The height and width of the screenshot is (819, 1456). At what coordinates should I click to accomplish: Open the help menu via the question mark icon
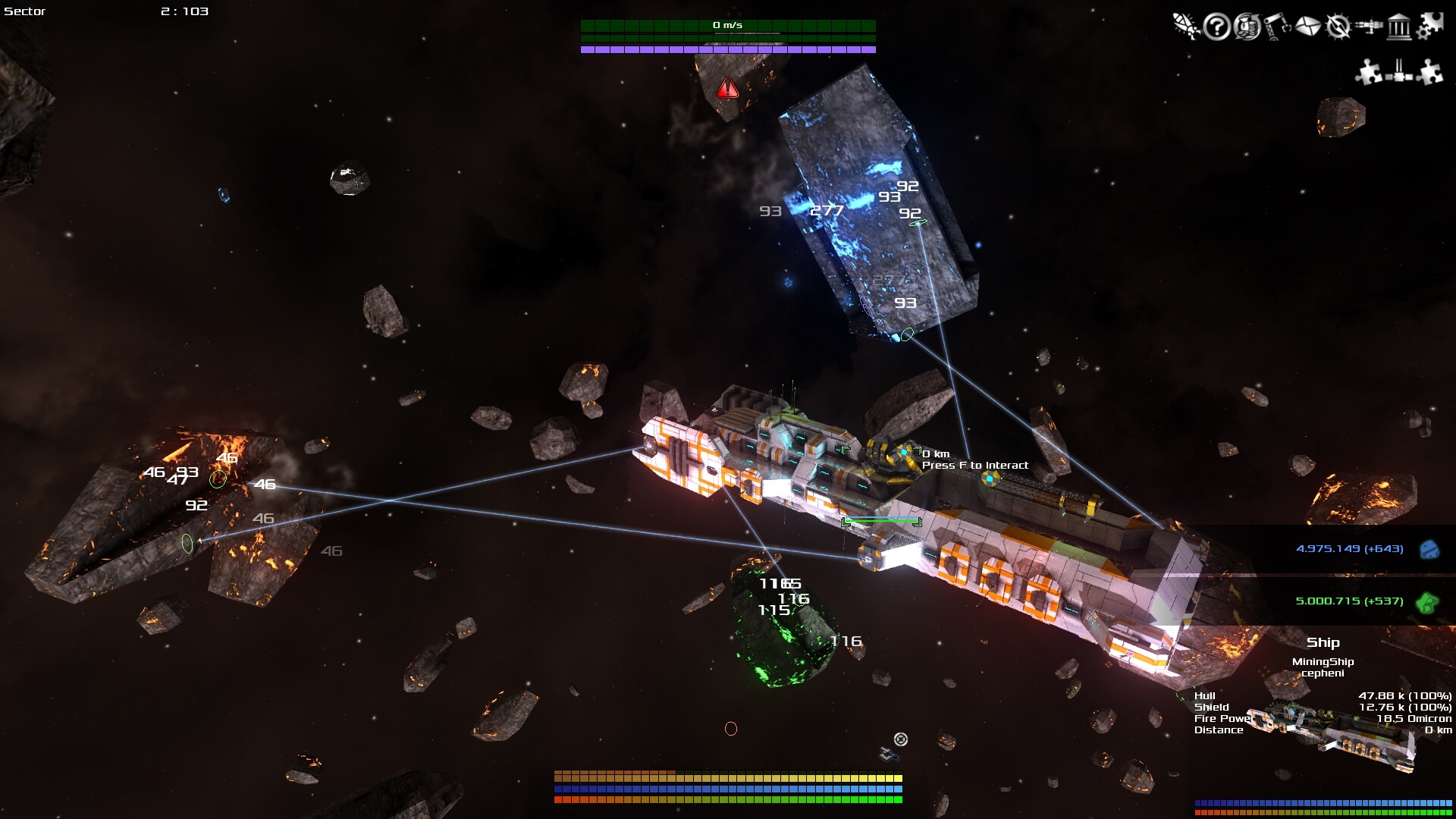click(1217, 29)
